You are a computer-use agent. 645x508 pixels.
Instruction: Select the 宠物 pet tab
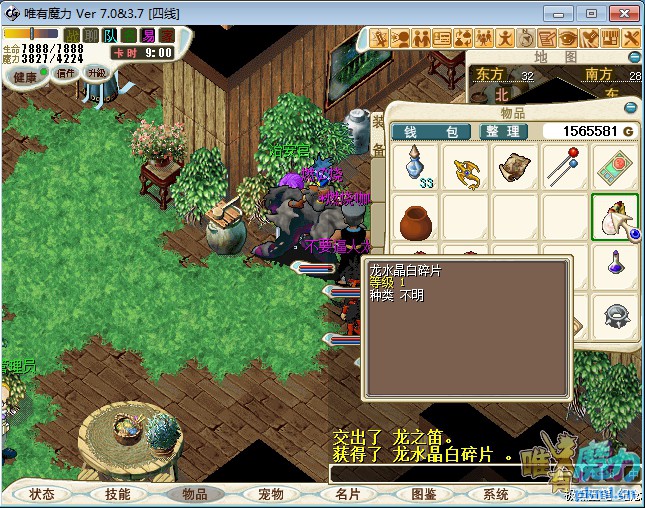click(x=271, y=494)
